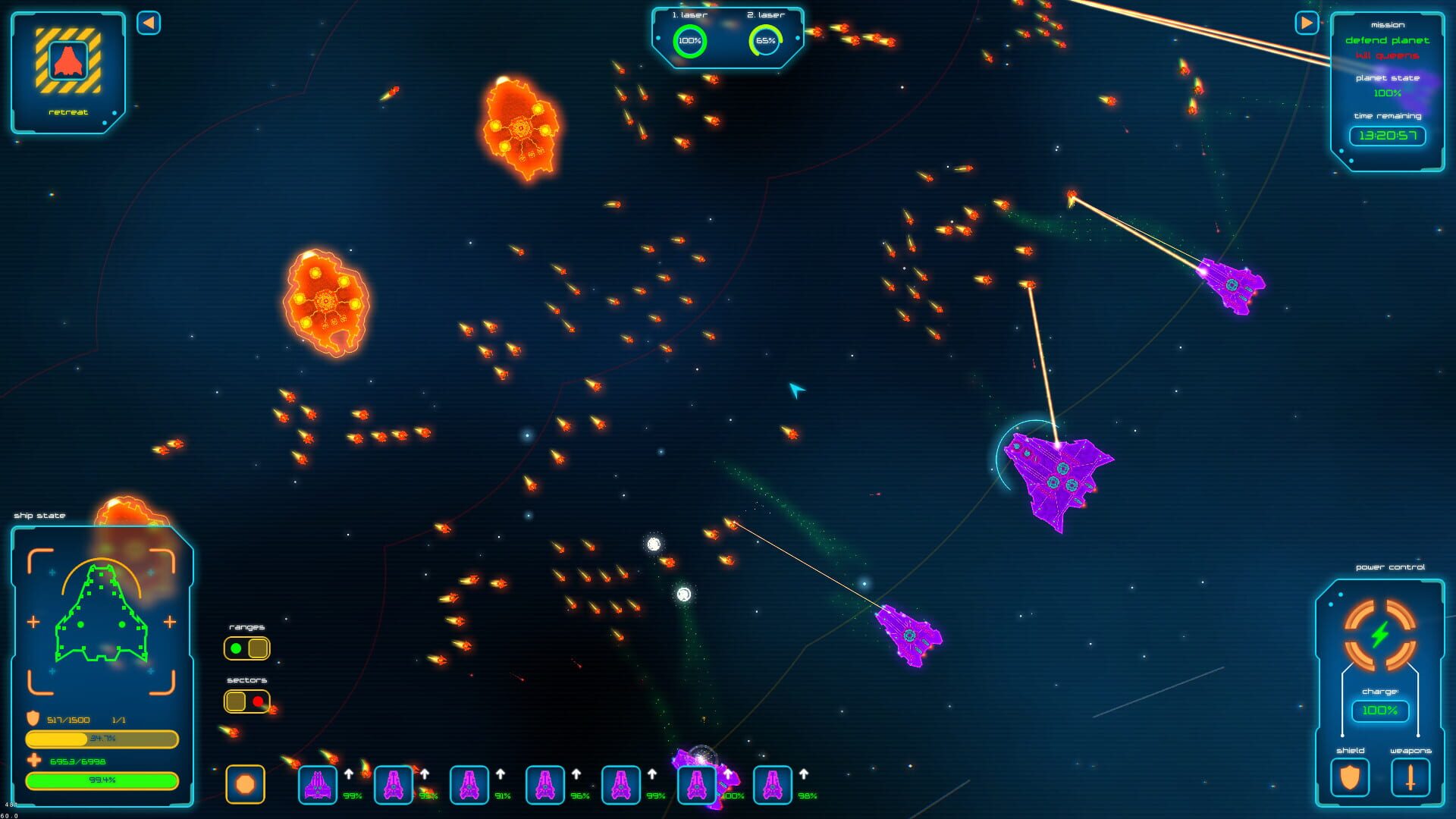Viewport: 1456px width, 819px height.
Task: Click the 2. laser weapon gauge at 65%
Action: click(767, 42)
